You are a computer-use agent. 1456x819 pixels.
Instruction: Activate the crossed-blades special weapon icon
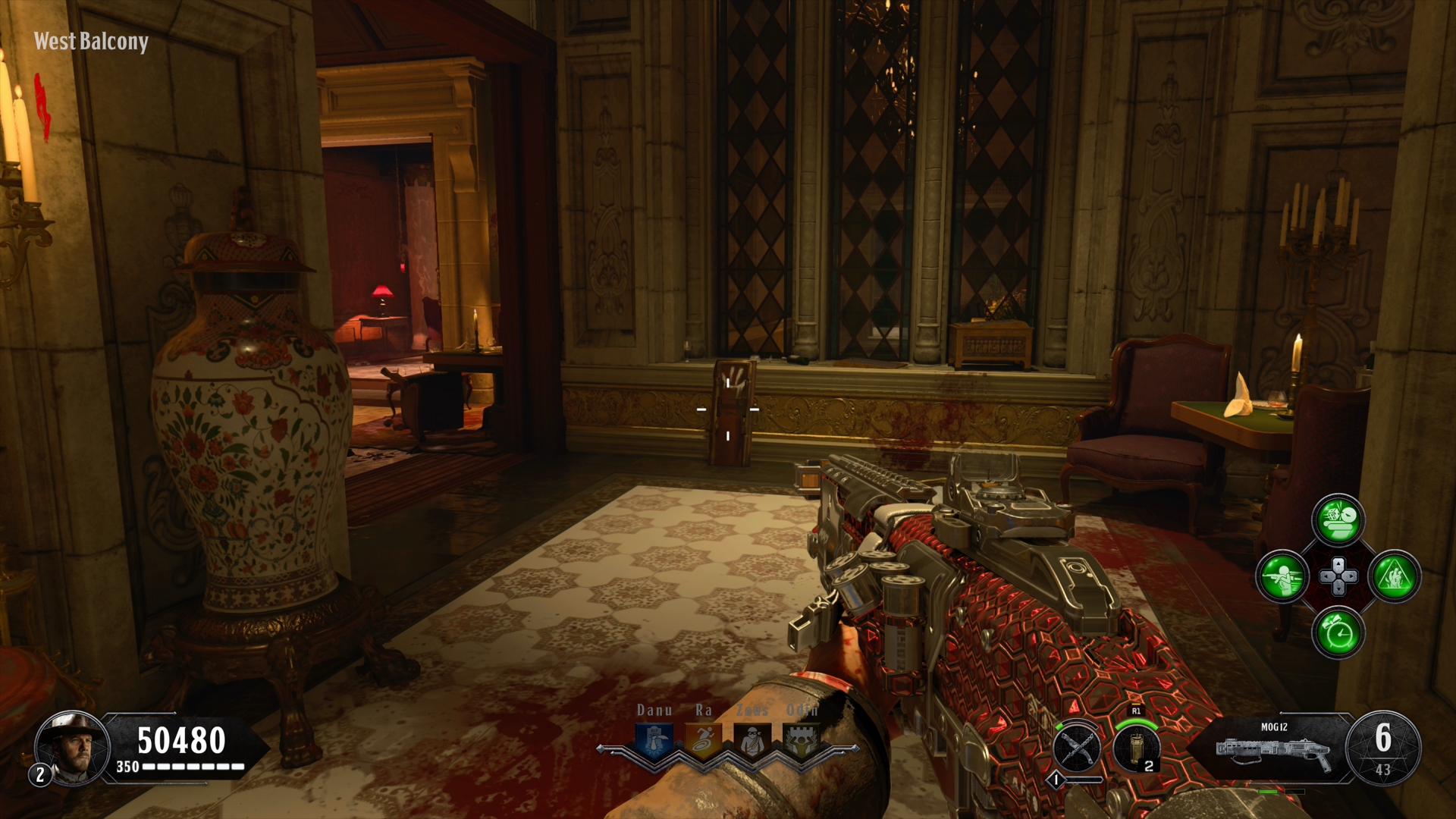coord(1077,748)
